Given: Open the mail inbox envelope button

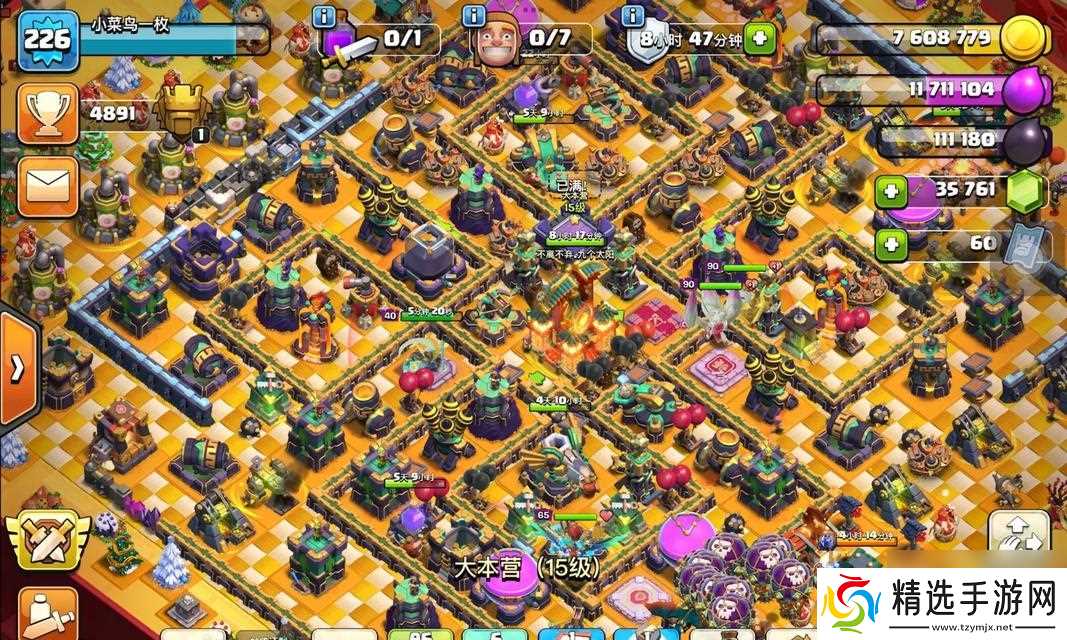Looking at the screenshot, I should pyautogui.click(x=47, y=185).
